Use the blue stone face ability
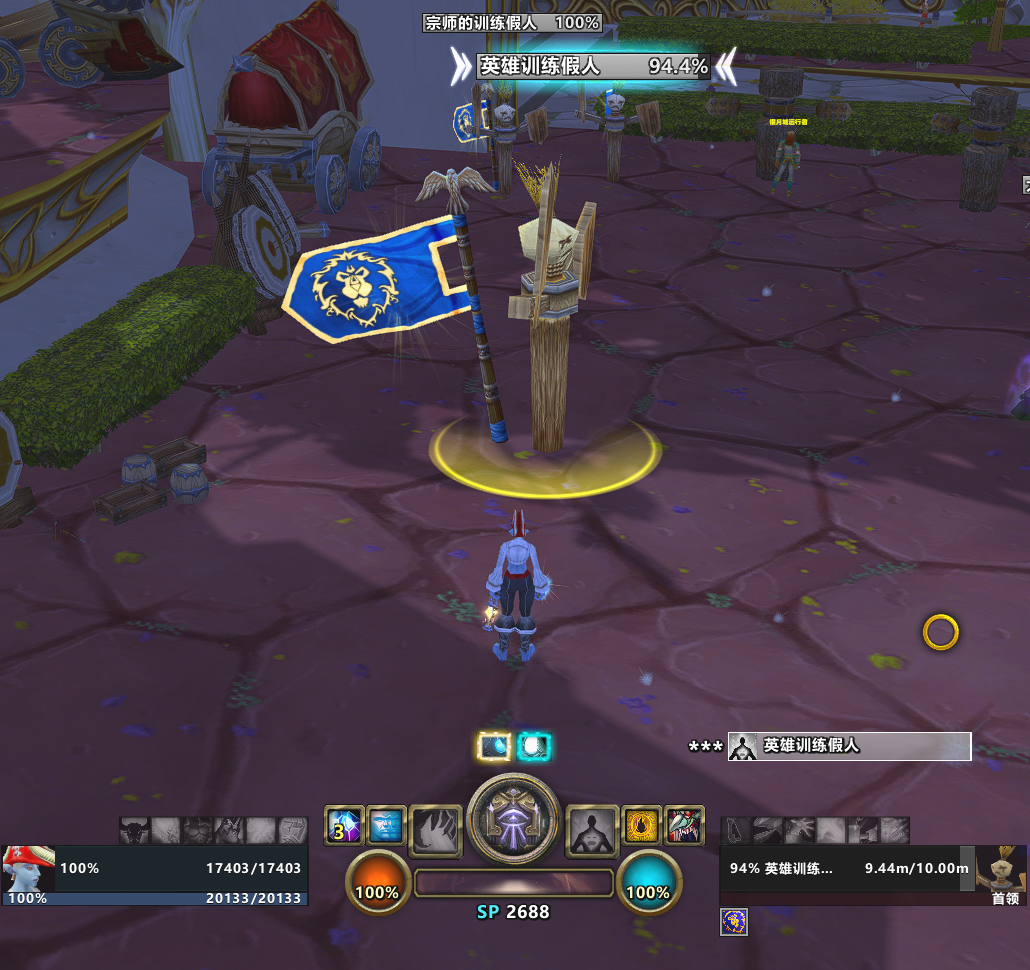1030x970 pixels. [386, 826]
